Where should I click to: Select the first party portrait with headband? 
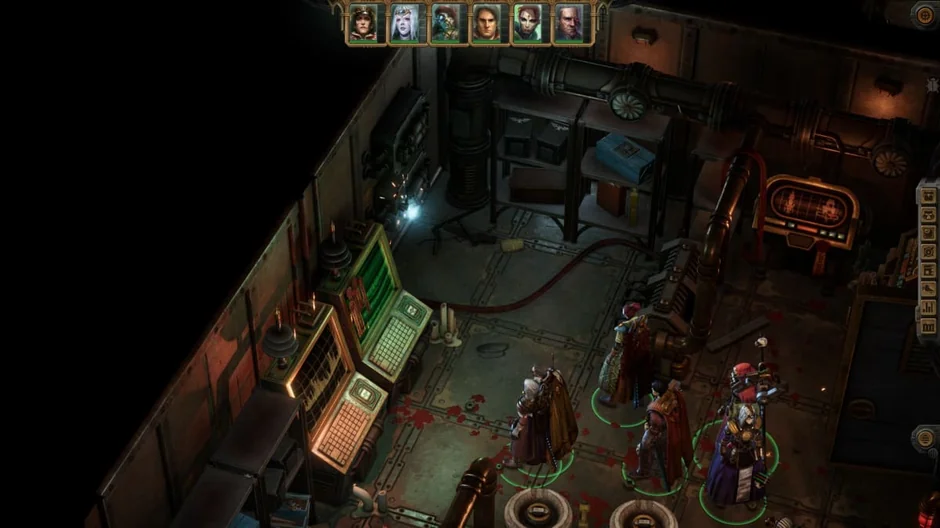click(365, 23)
